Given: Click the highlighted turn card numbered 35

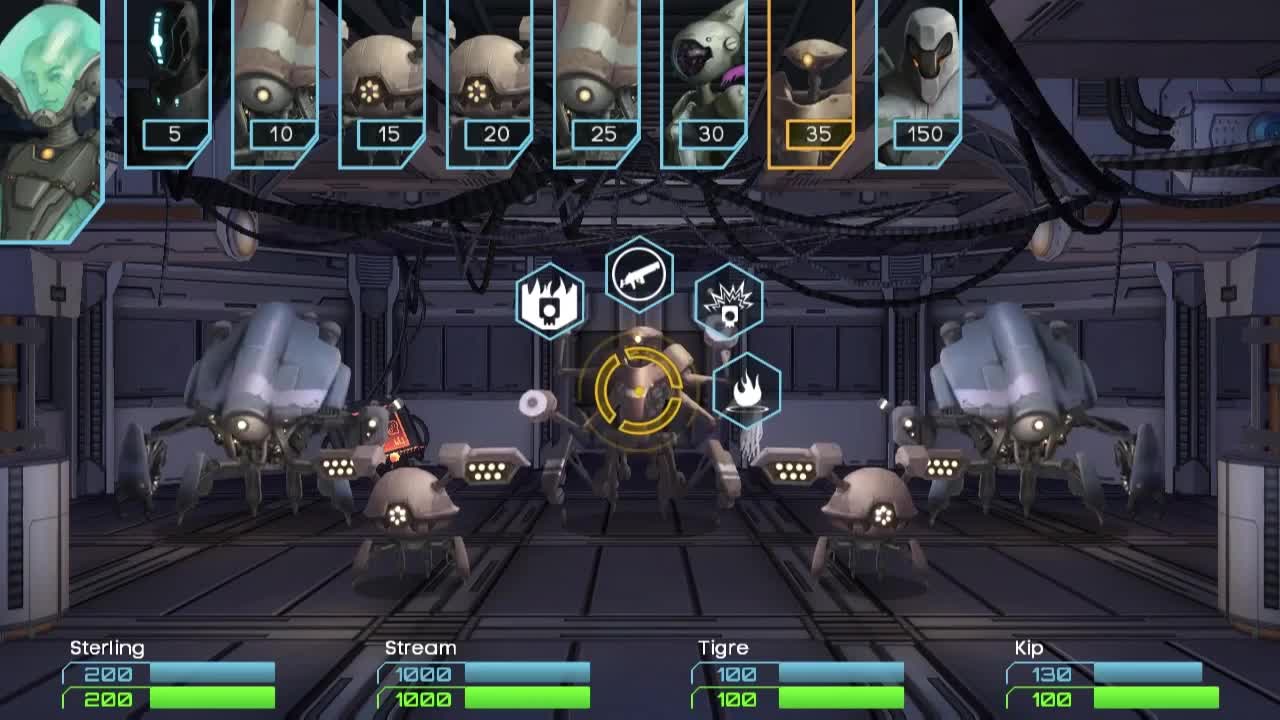Looking at the screenshot, I should pyautogui.click(x=811, y=82).
